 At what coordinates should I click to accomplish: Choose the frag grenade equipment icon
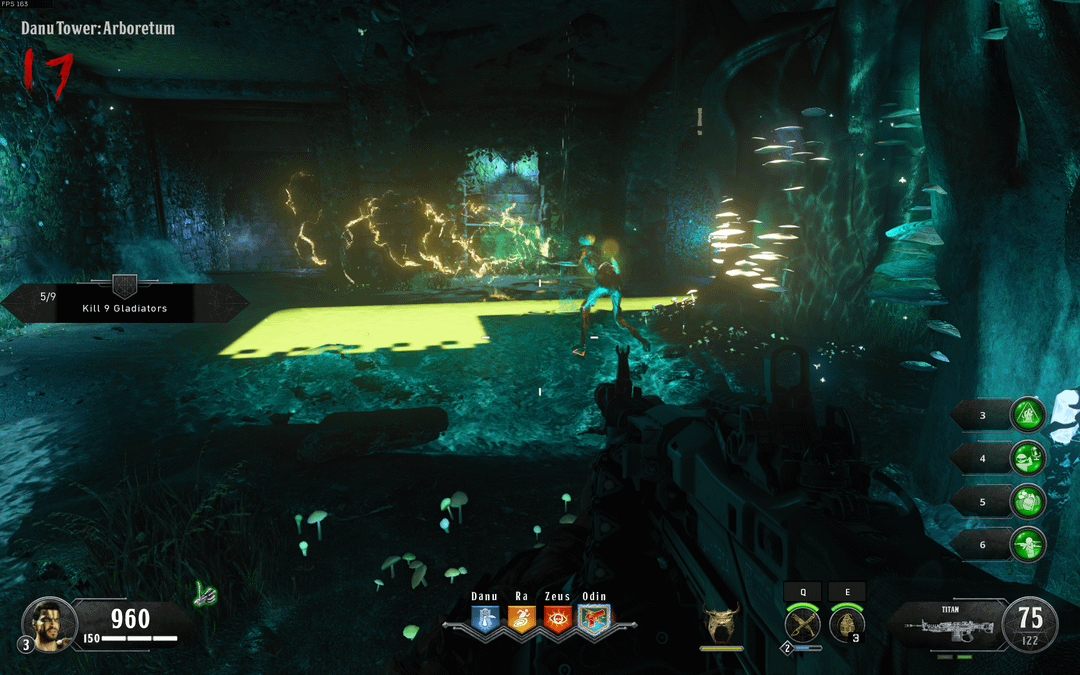[846, 624]
